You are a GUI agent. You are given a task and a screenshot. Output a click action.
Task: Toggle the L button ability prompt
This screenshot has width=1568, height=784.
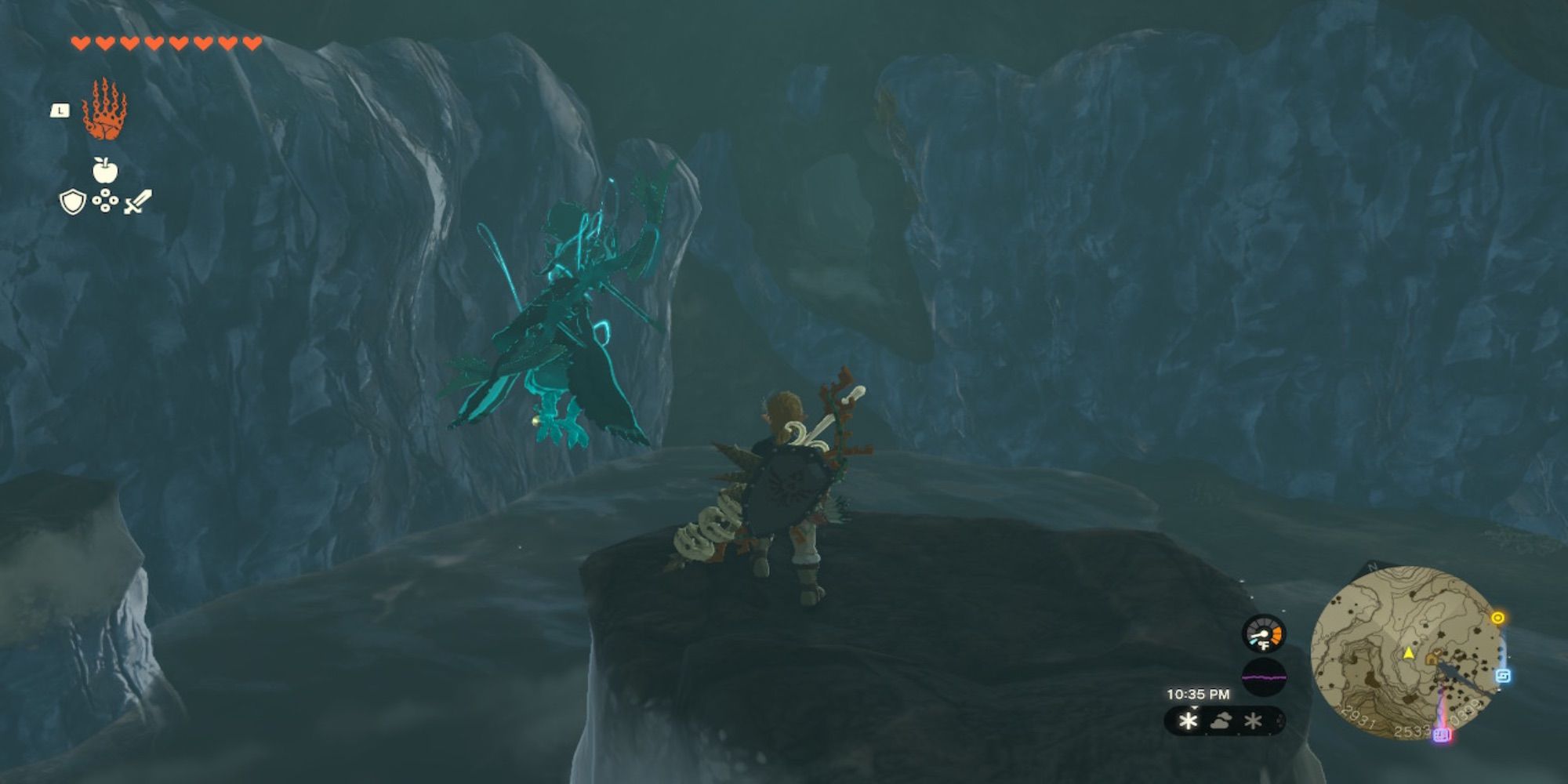click(x=60, y=111)
